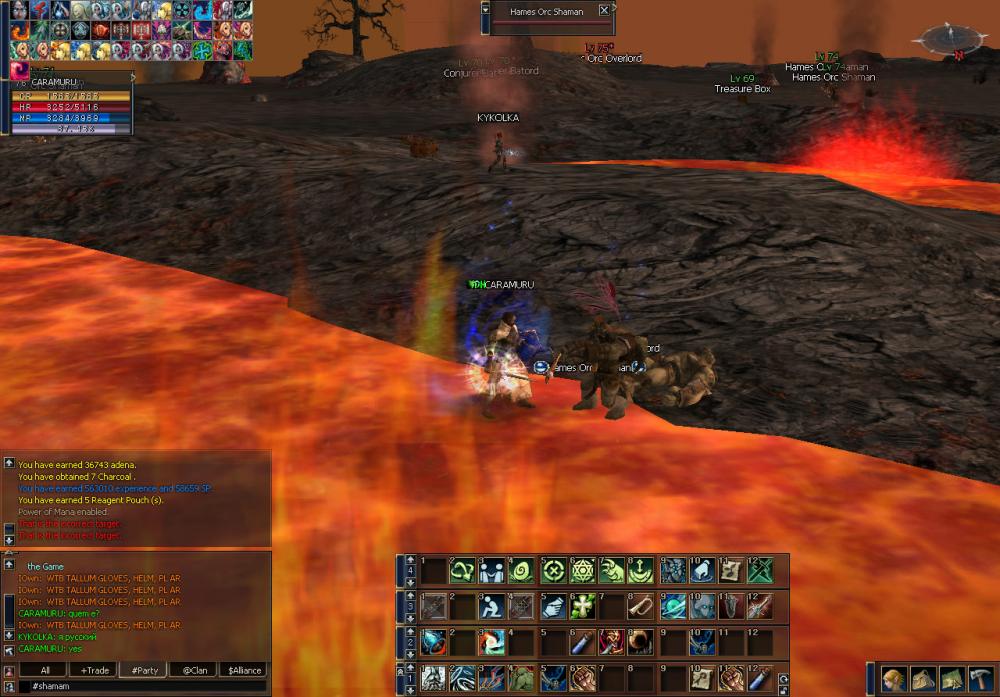Use the four-leaf clover cross skill
Screen dimensions: 1000x697
tap(583, 606)
